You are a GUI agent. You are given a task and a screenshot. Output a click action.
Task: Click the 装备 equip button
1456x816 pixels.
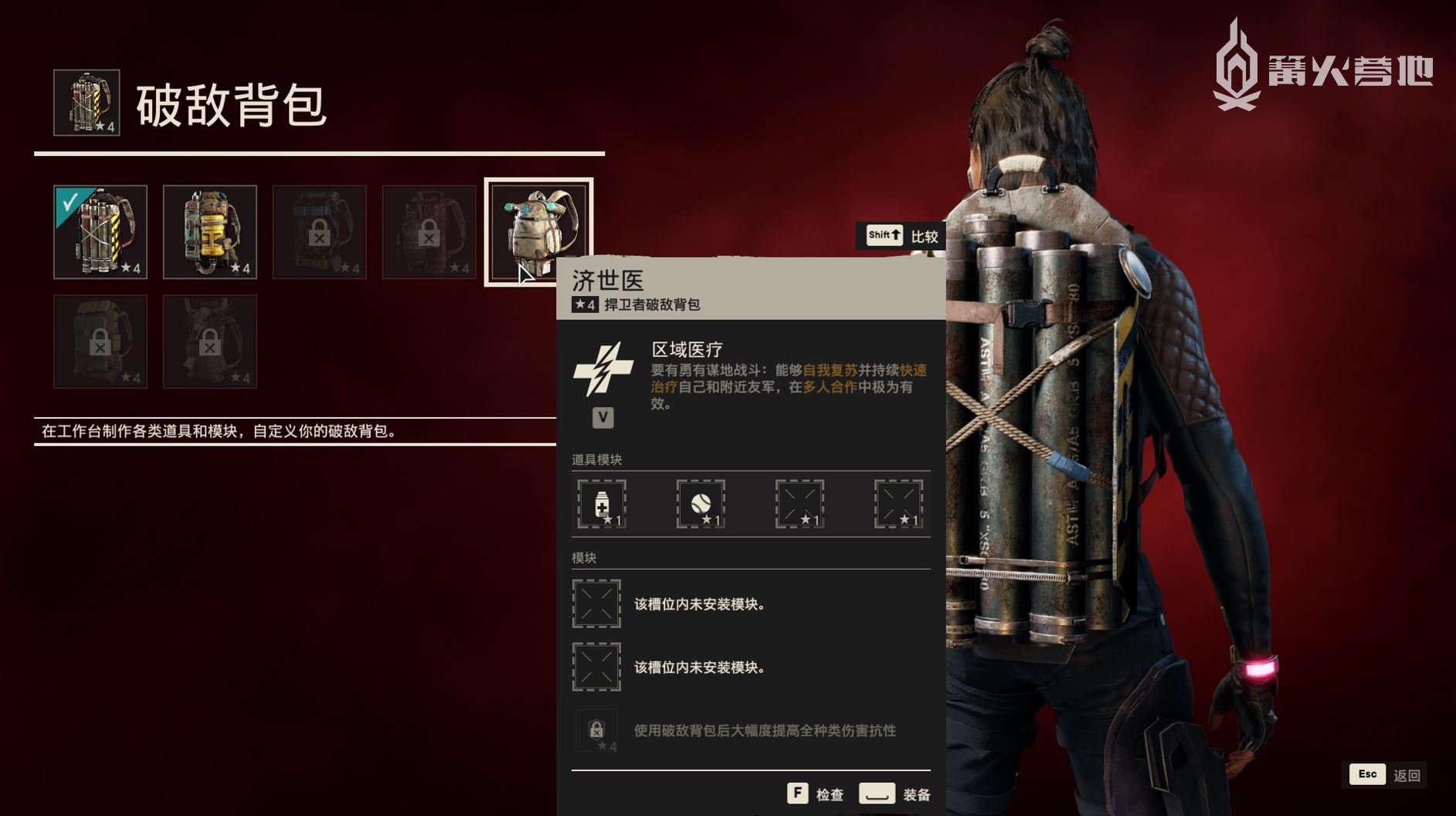[x=894, y=794]
